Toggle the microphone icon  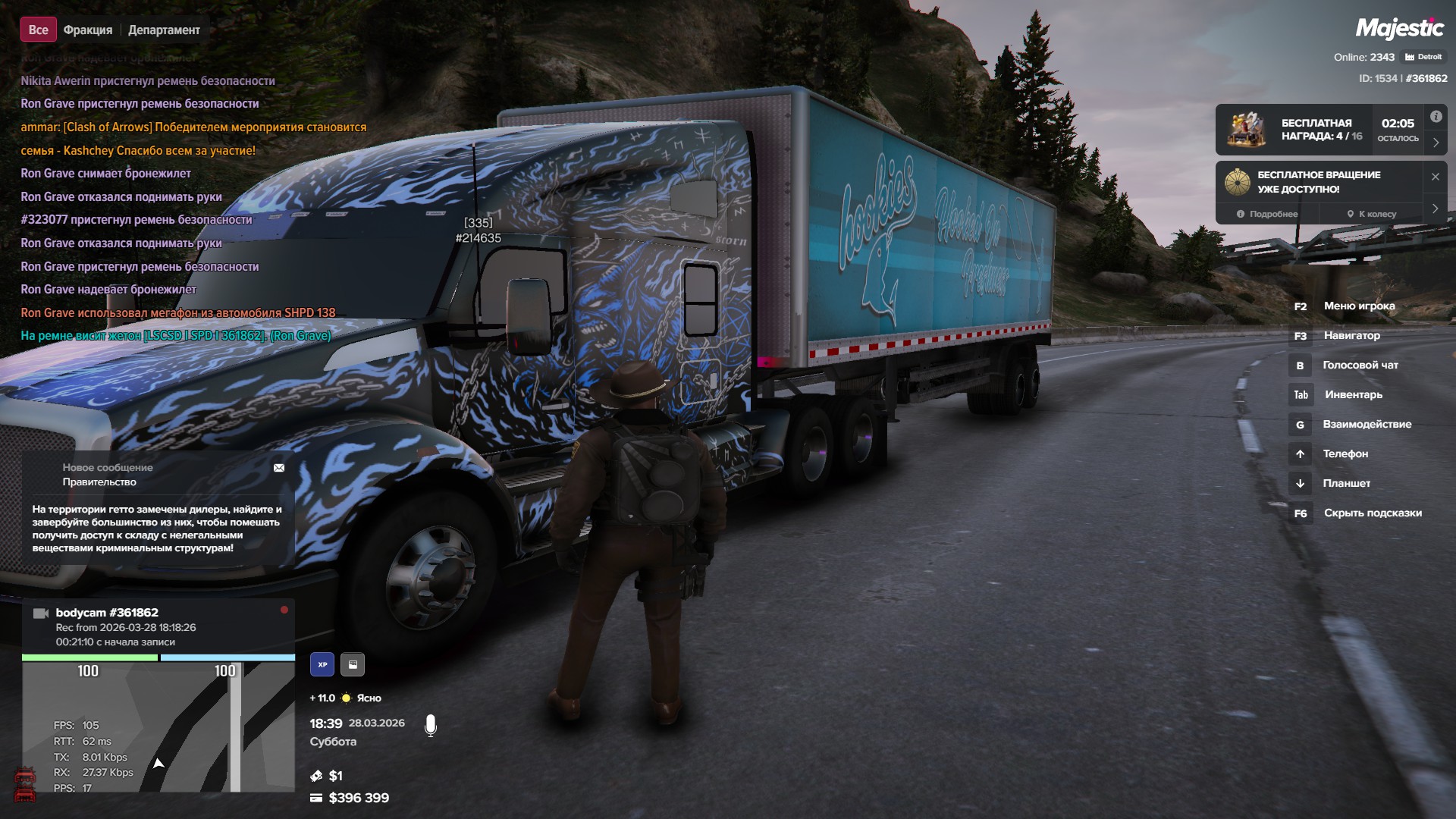click(431, 726)
